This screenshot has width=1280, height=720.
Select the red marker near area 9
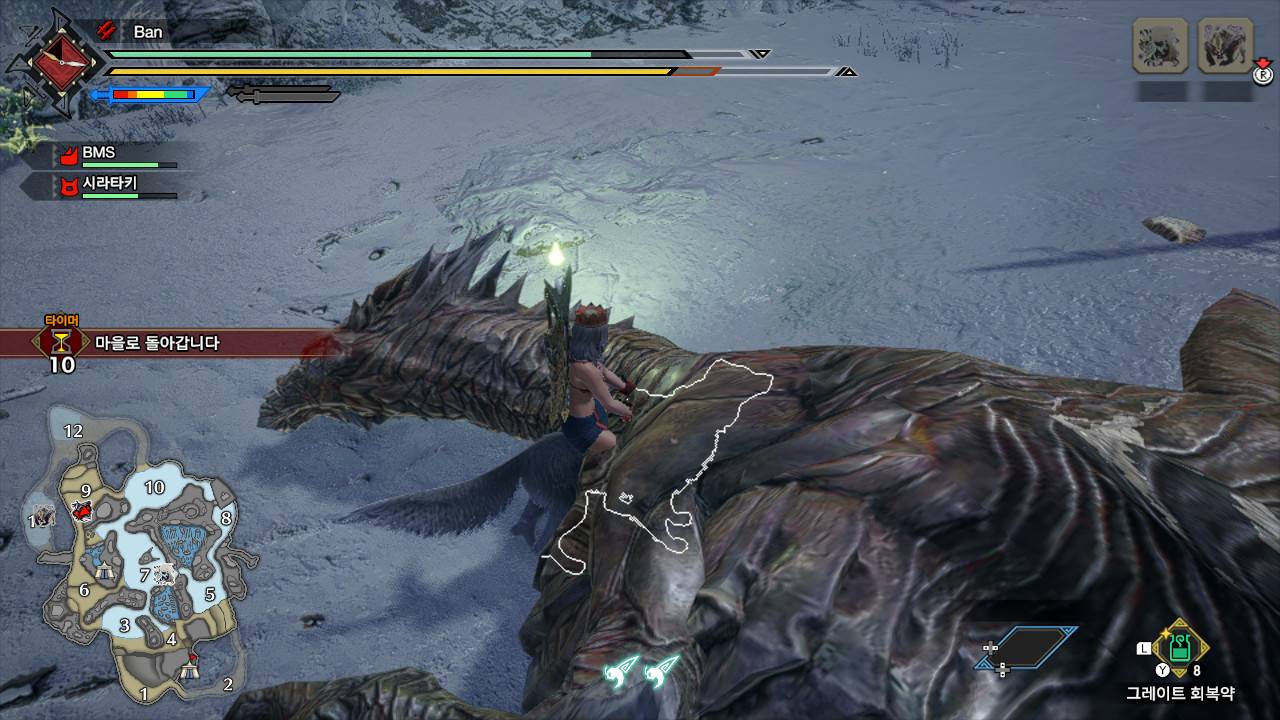82,512
